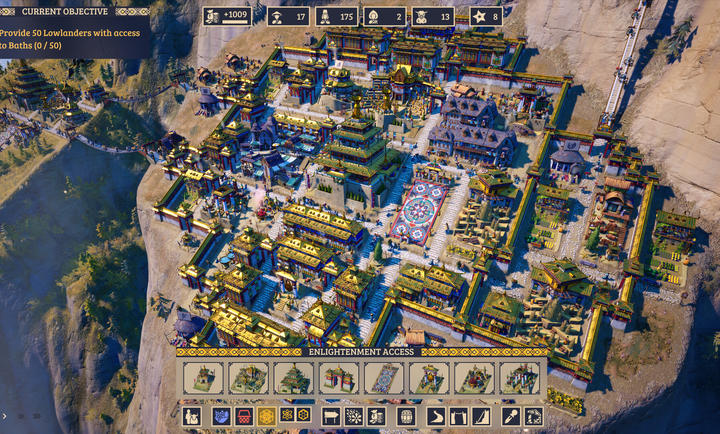Choose the tall green pagoda temple thumbnail
Viewport: 720px width, 434px height.
point(294,378)
